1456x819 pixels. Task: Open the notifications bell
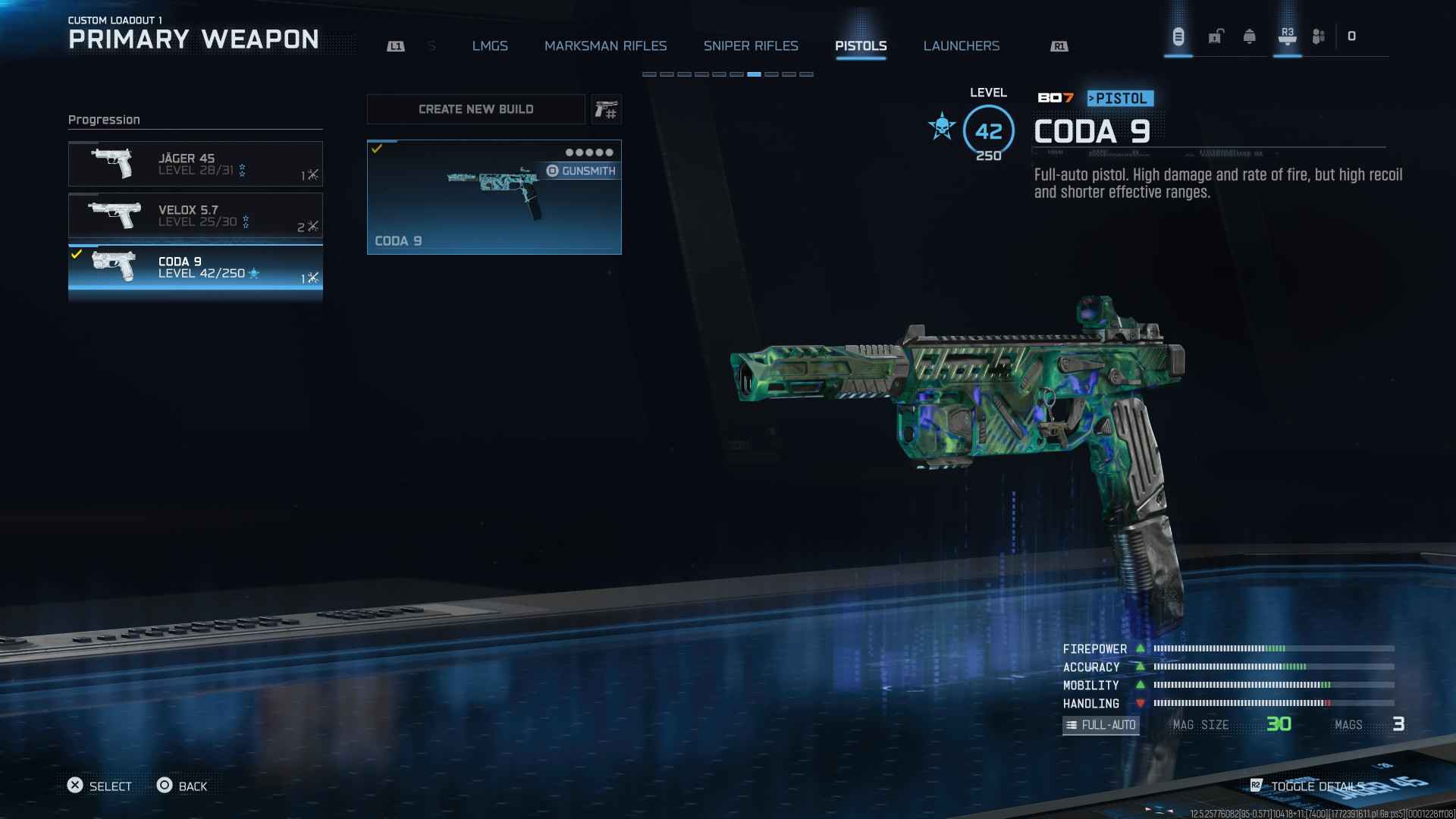pos(1249,36)
